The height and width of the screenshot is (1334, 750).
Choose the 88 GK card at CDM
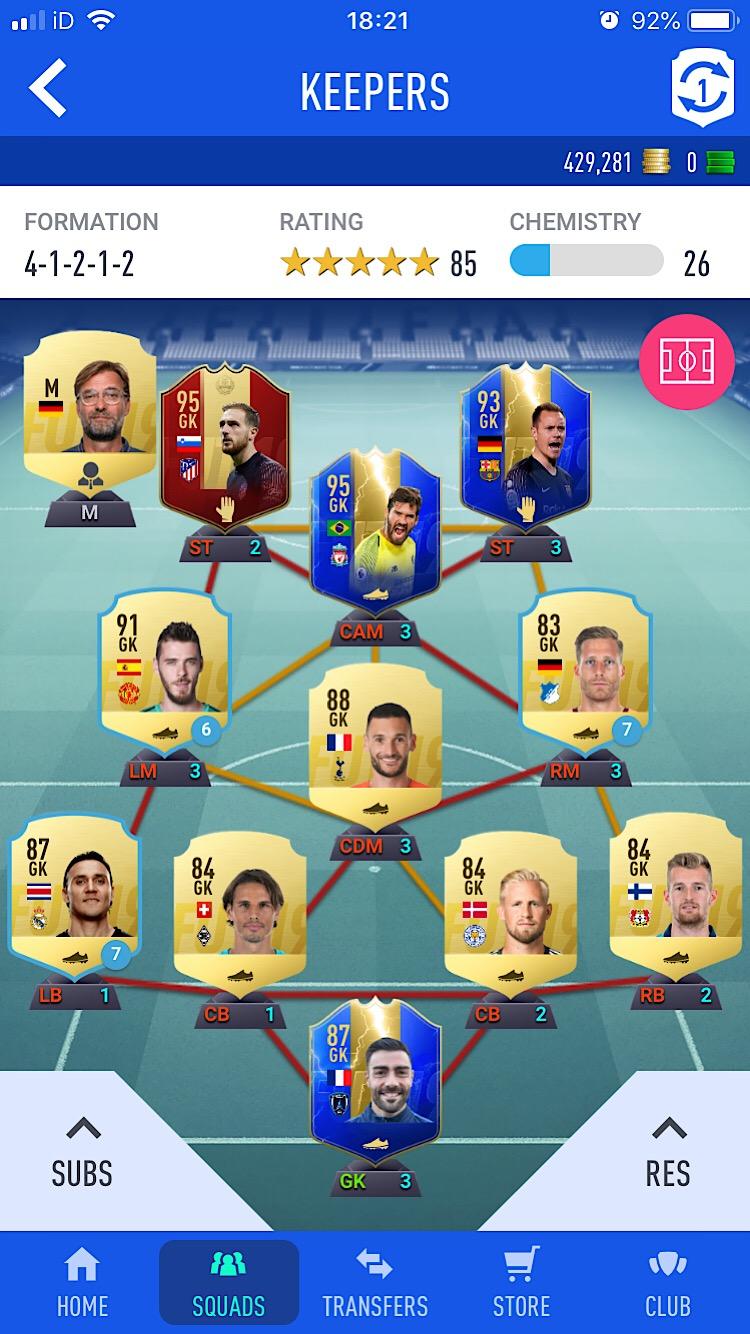pyautogui.click(x=375, y=740)
